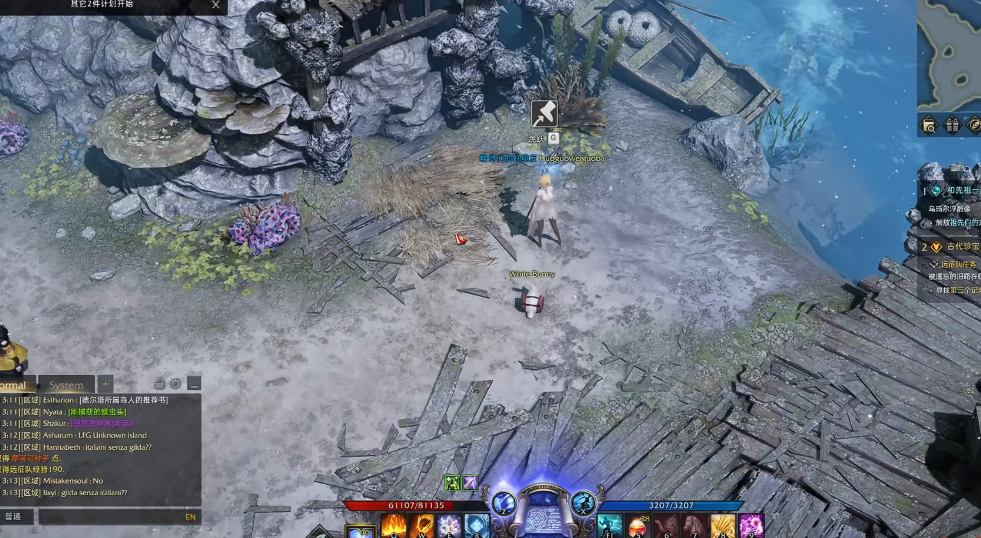This screenshot has width=981, height=538.
Task: Close the notification banner with the X
Action: (216, 5)
